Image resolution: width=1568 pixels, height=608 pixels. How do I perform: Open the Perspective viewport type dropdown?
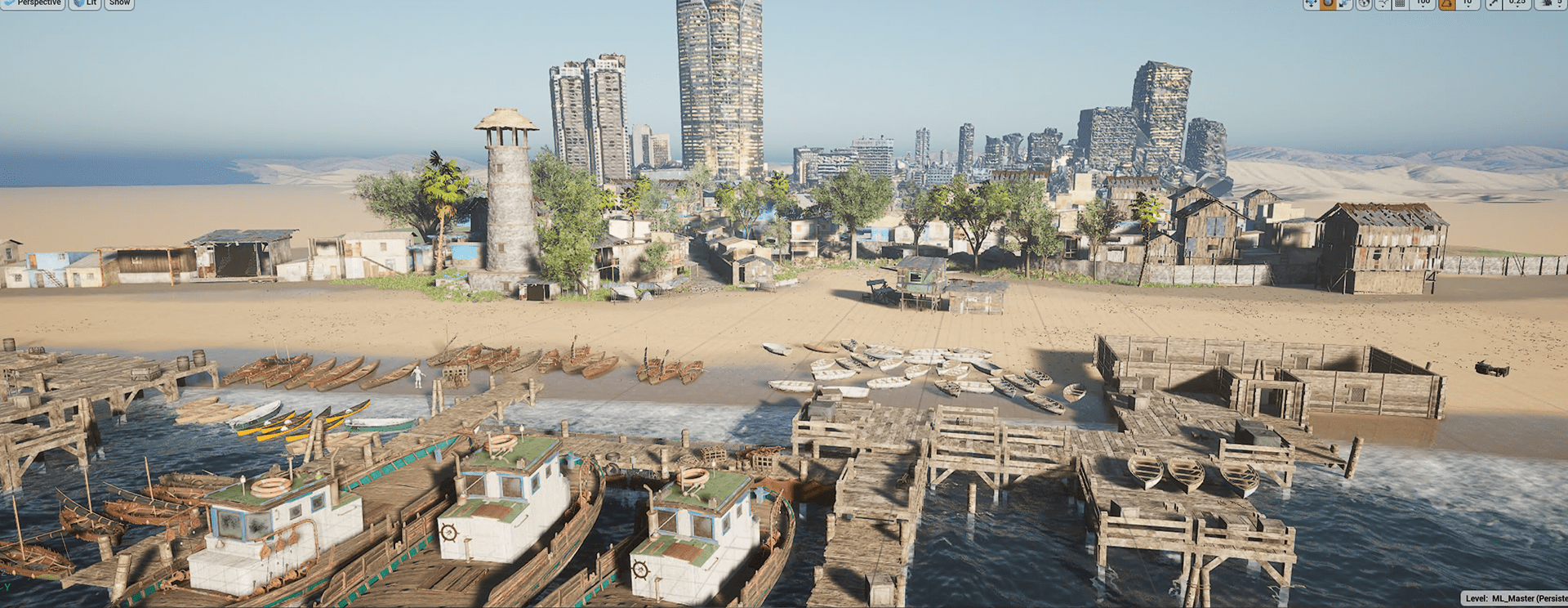click(33, 3)
